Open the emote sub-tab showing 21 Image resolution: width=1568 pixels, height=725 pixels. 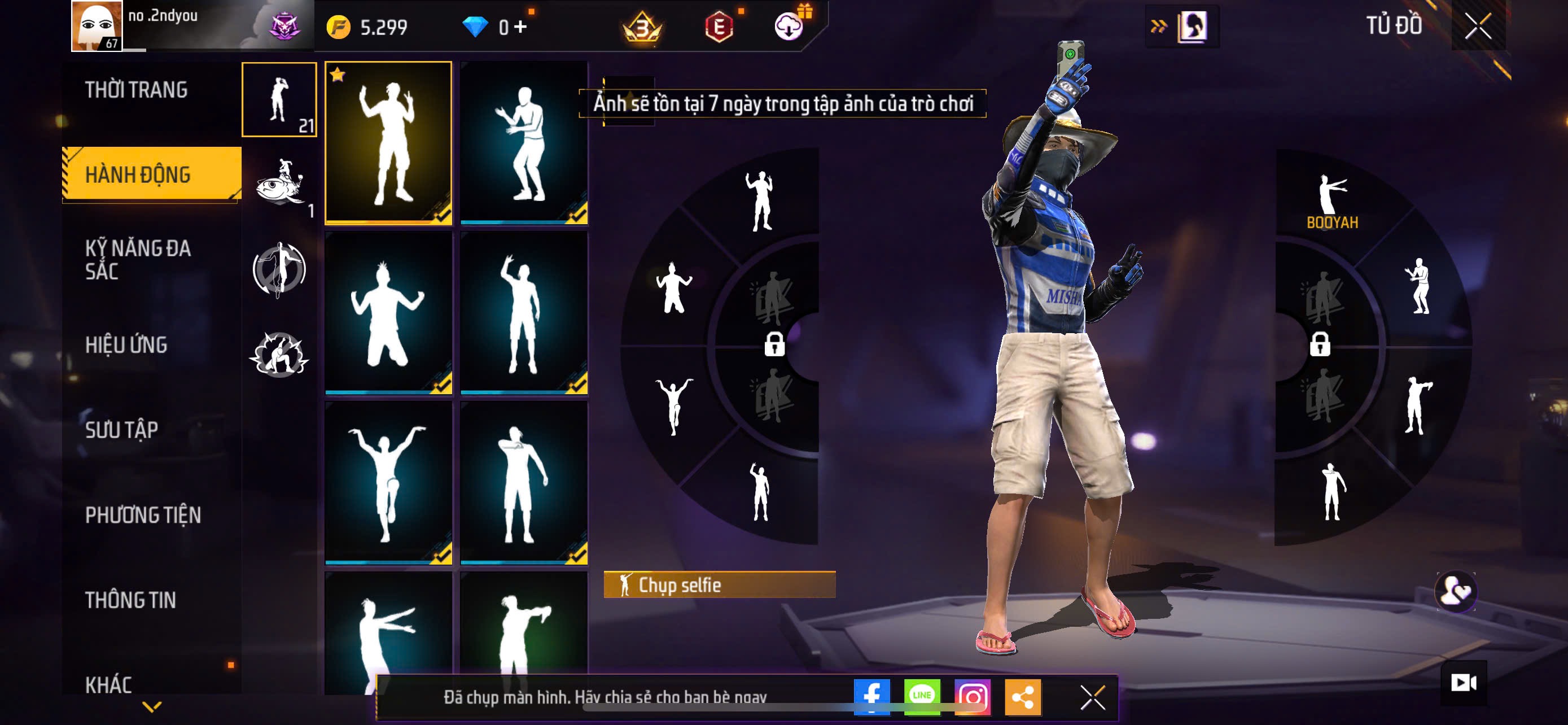[279, 100]
